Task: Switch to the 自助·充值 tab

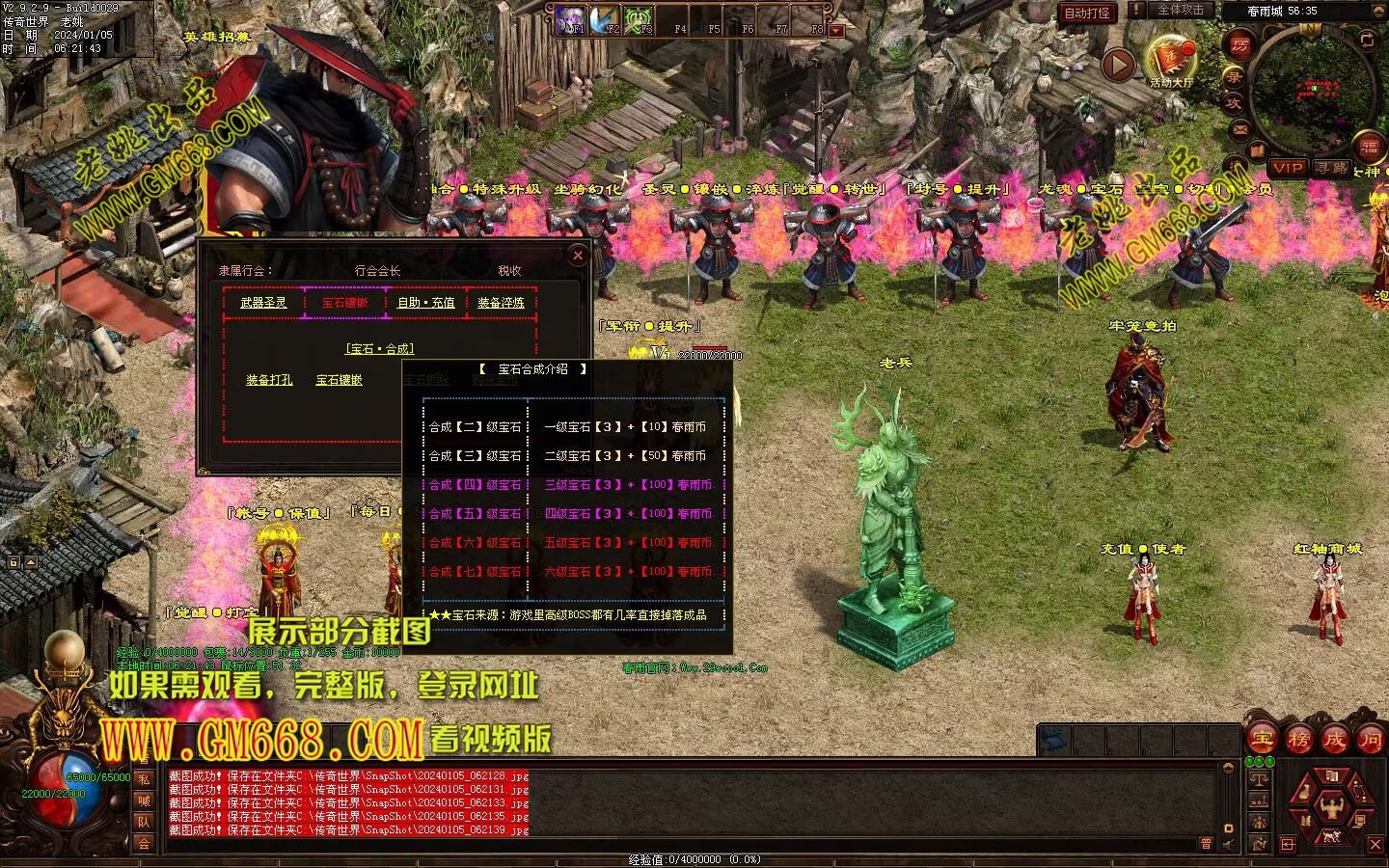Action: 425,303
